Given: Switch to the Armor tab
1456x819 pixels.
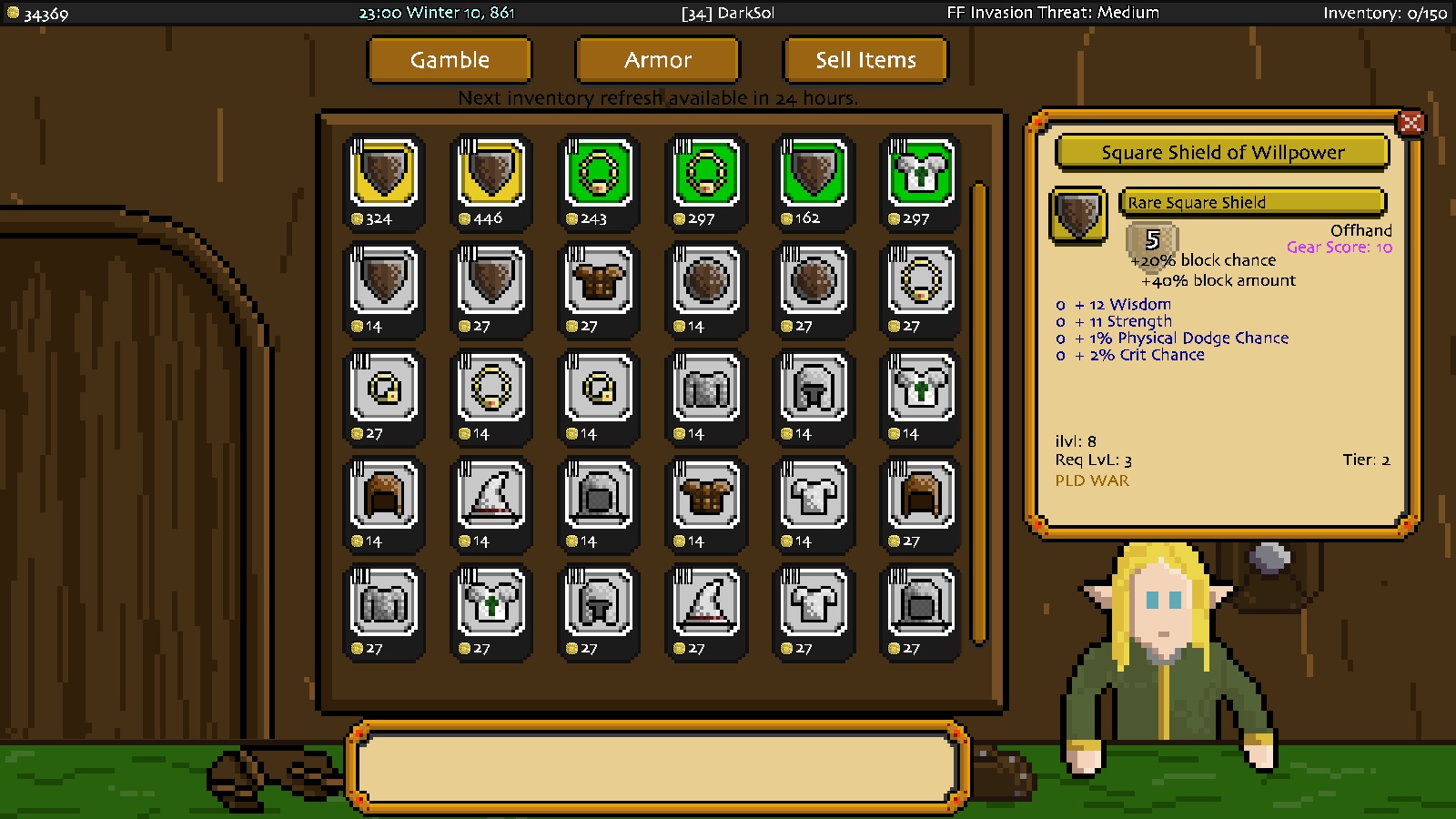Looking at the screenshot, I should click(x=657, y=60).
